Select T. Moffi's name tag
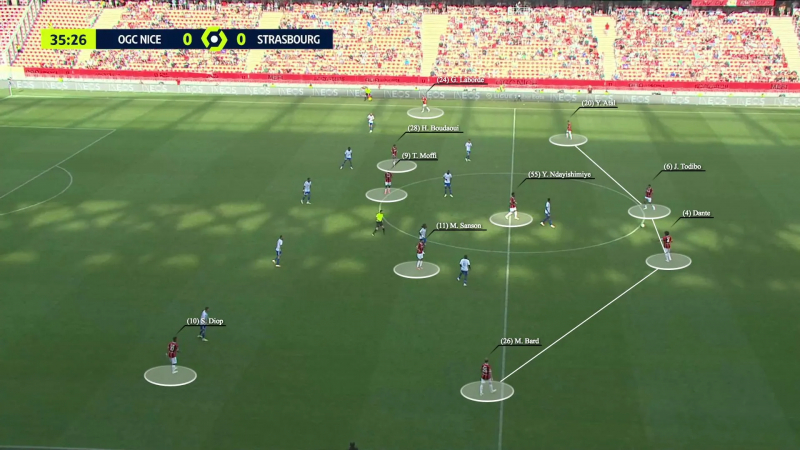This screenshot has width=800, height=450. [419, 155]
